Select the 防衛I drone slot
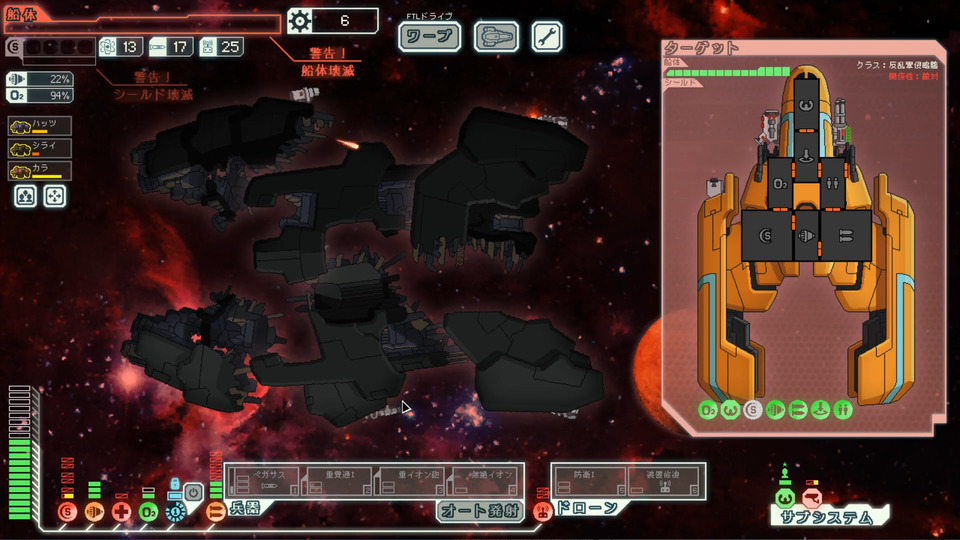 [589, 480]
